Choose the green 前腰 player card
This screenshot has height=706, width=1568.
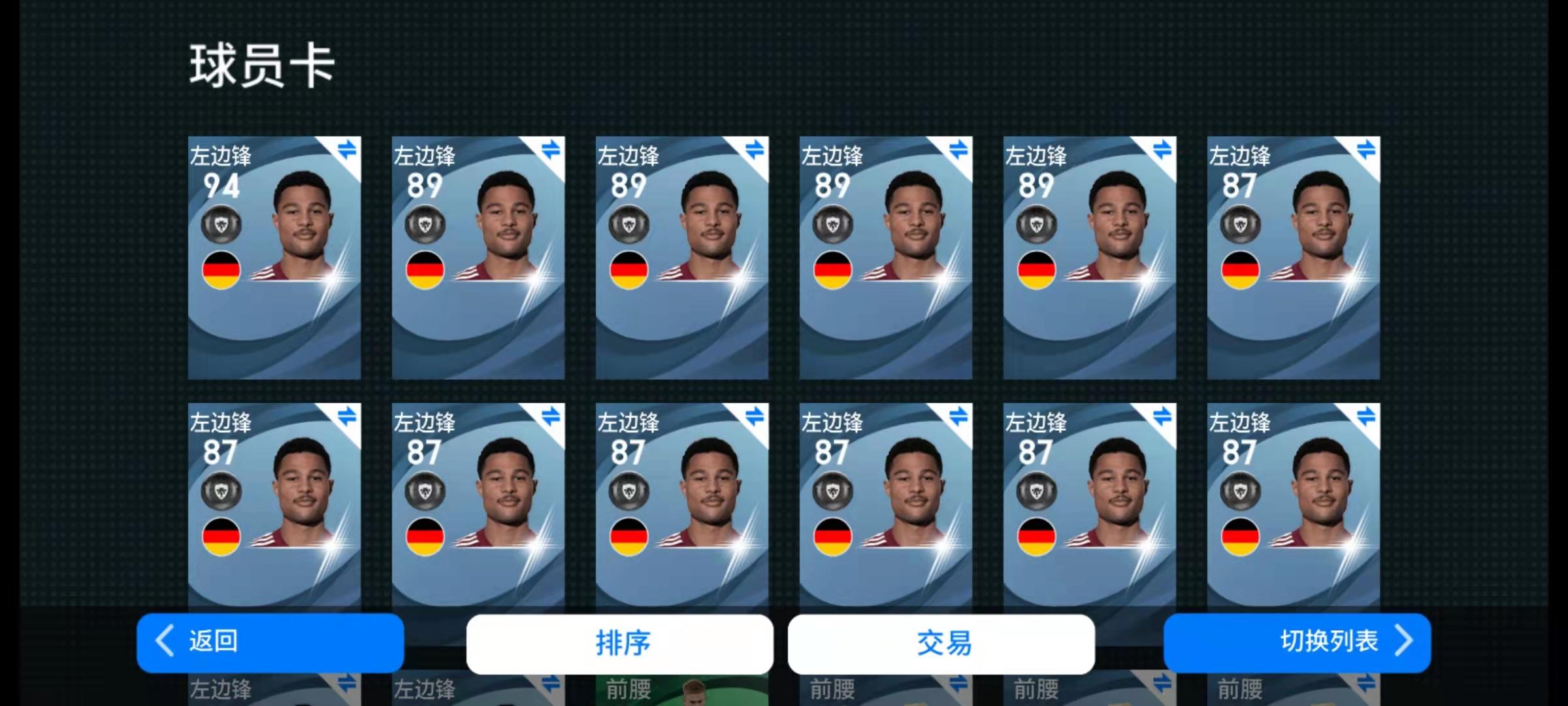[x=681, y=690]
